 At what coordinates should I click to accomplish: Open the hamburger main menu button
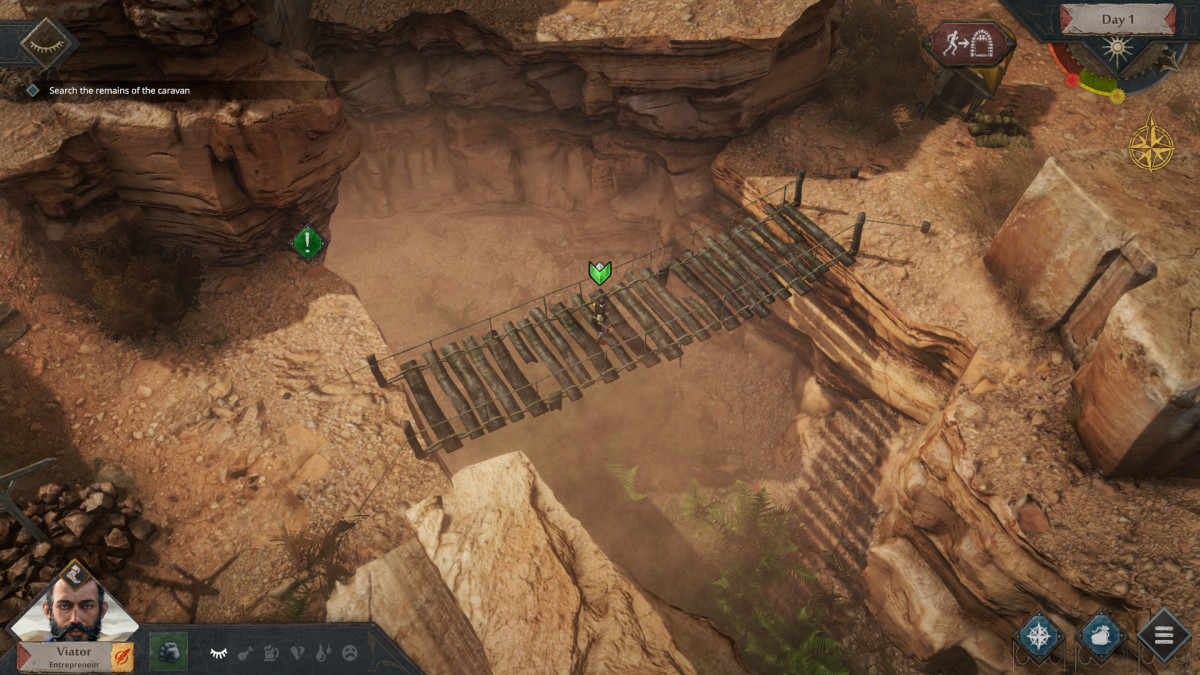(x=1165, y=634)
